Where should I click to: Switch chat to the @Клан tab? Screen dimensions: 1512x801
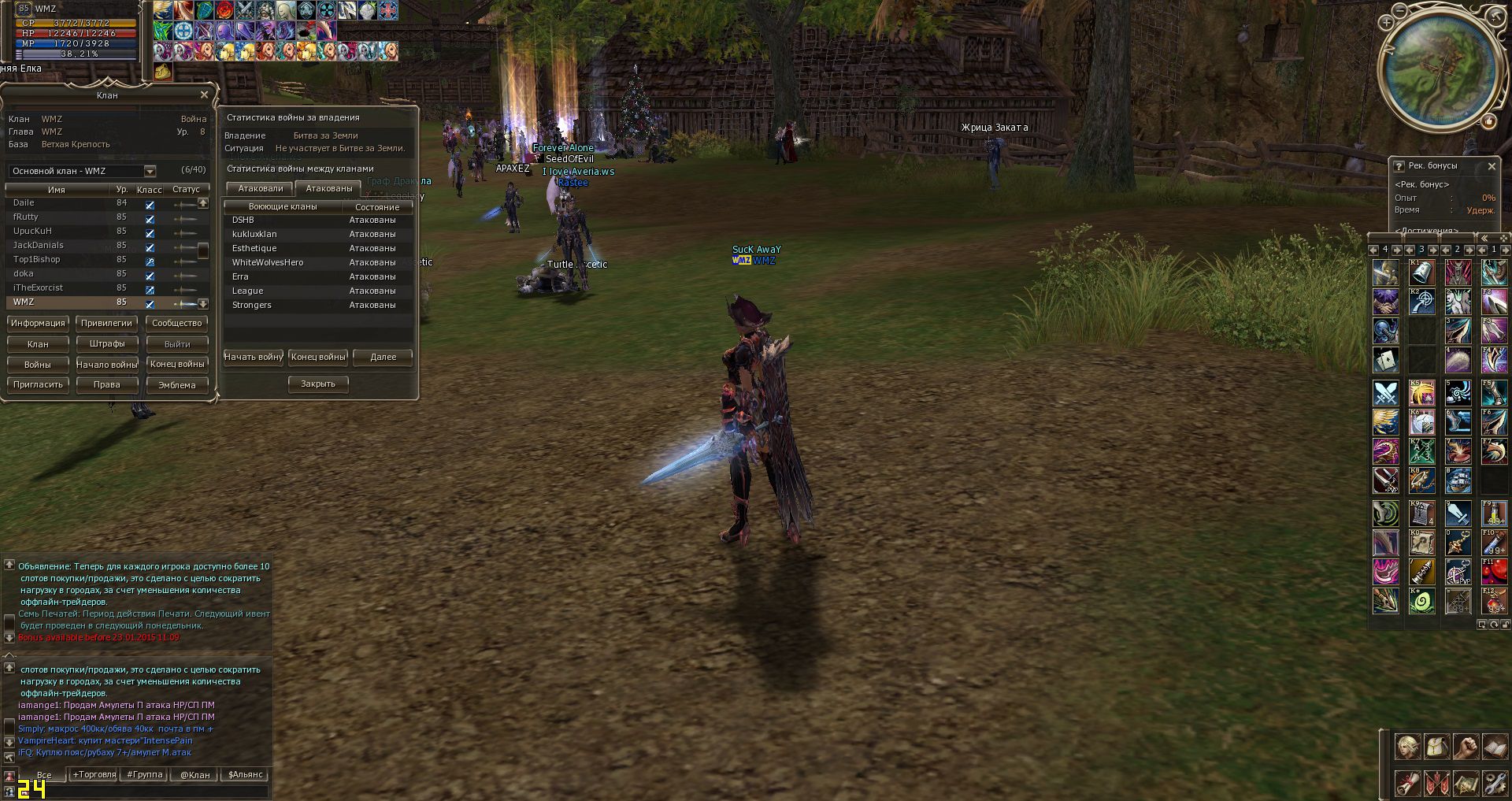pos(195,775)
